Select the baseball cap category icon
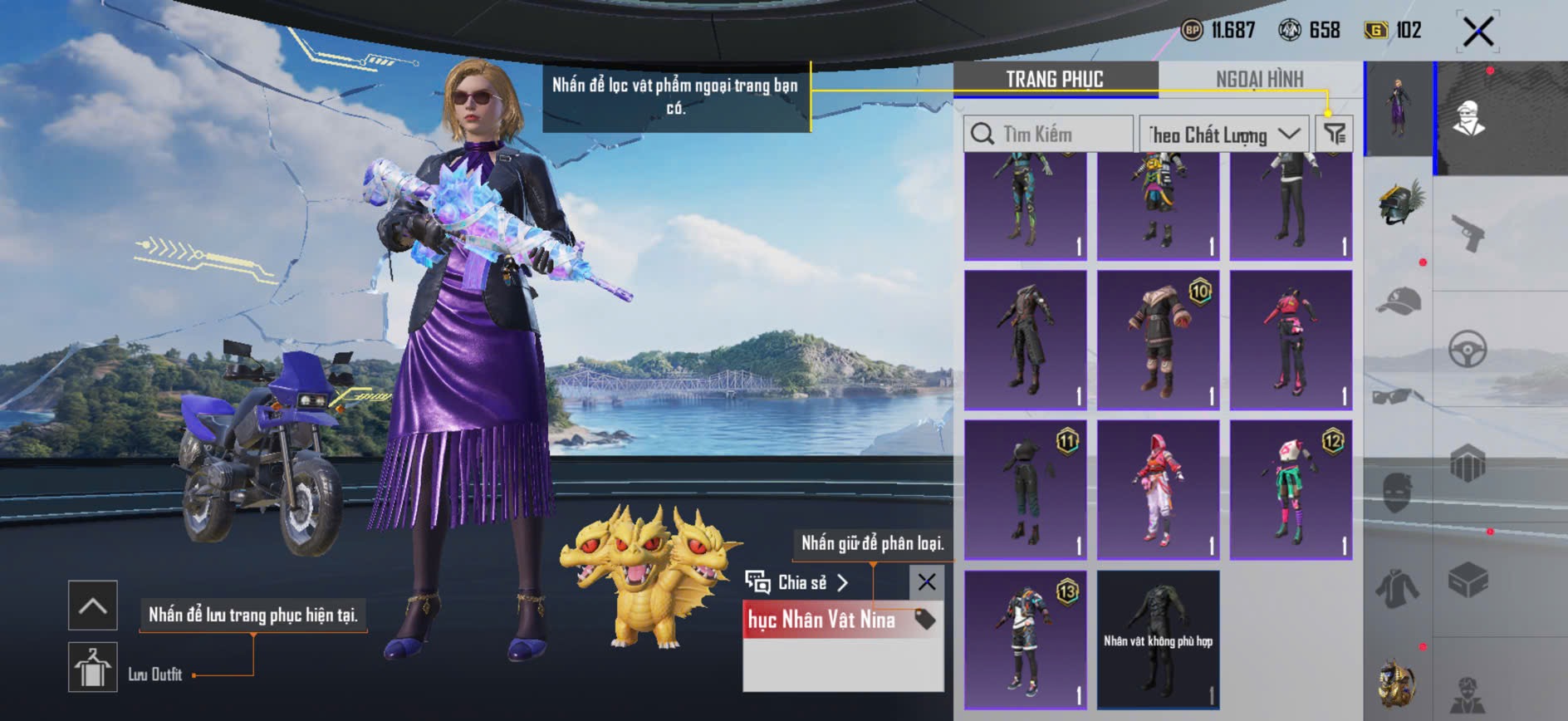The width and height of the screenshot is (1568, 721). click(x=1399, y=301)
